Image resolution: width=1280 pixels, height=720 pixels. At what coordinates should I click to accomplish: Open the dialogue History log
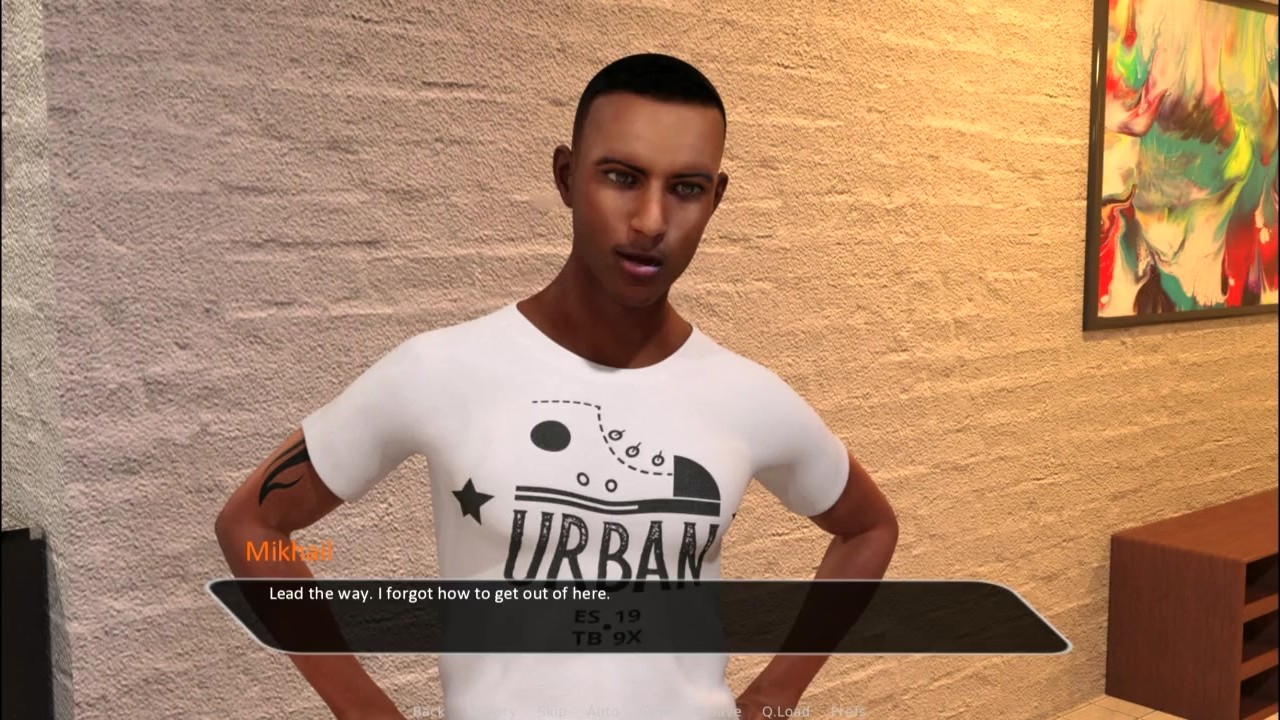pyautogui.click(x=492, y=711)
